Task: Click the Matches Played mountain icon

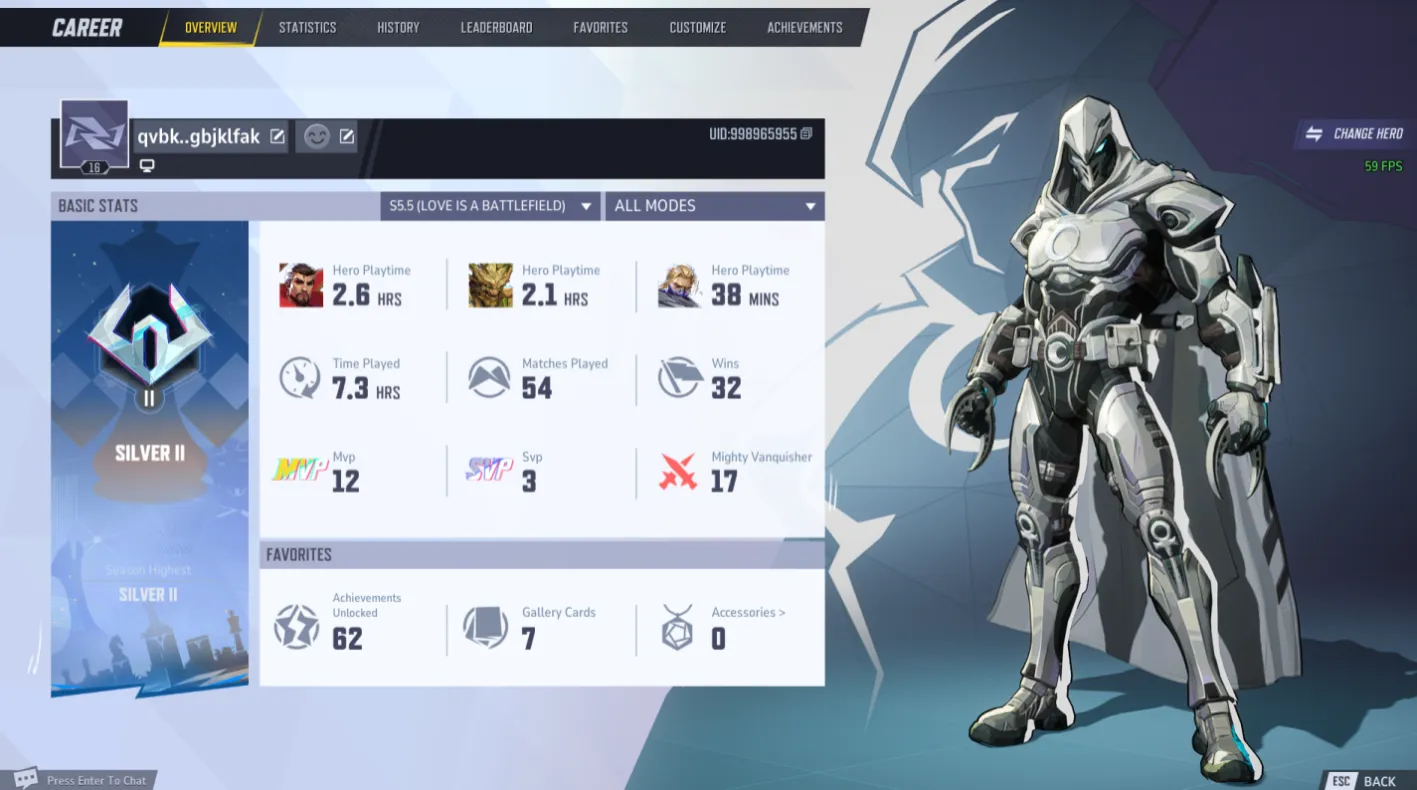Action: click(489, 377)
